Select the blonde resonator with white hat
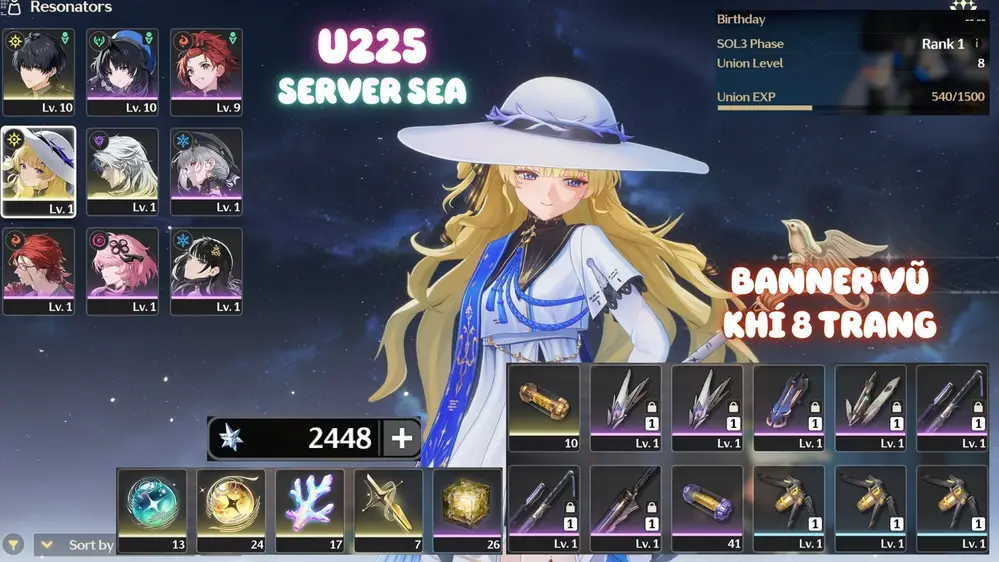Image resolution: width=999 pixels, height=562 pixels. (39, 171)
